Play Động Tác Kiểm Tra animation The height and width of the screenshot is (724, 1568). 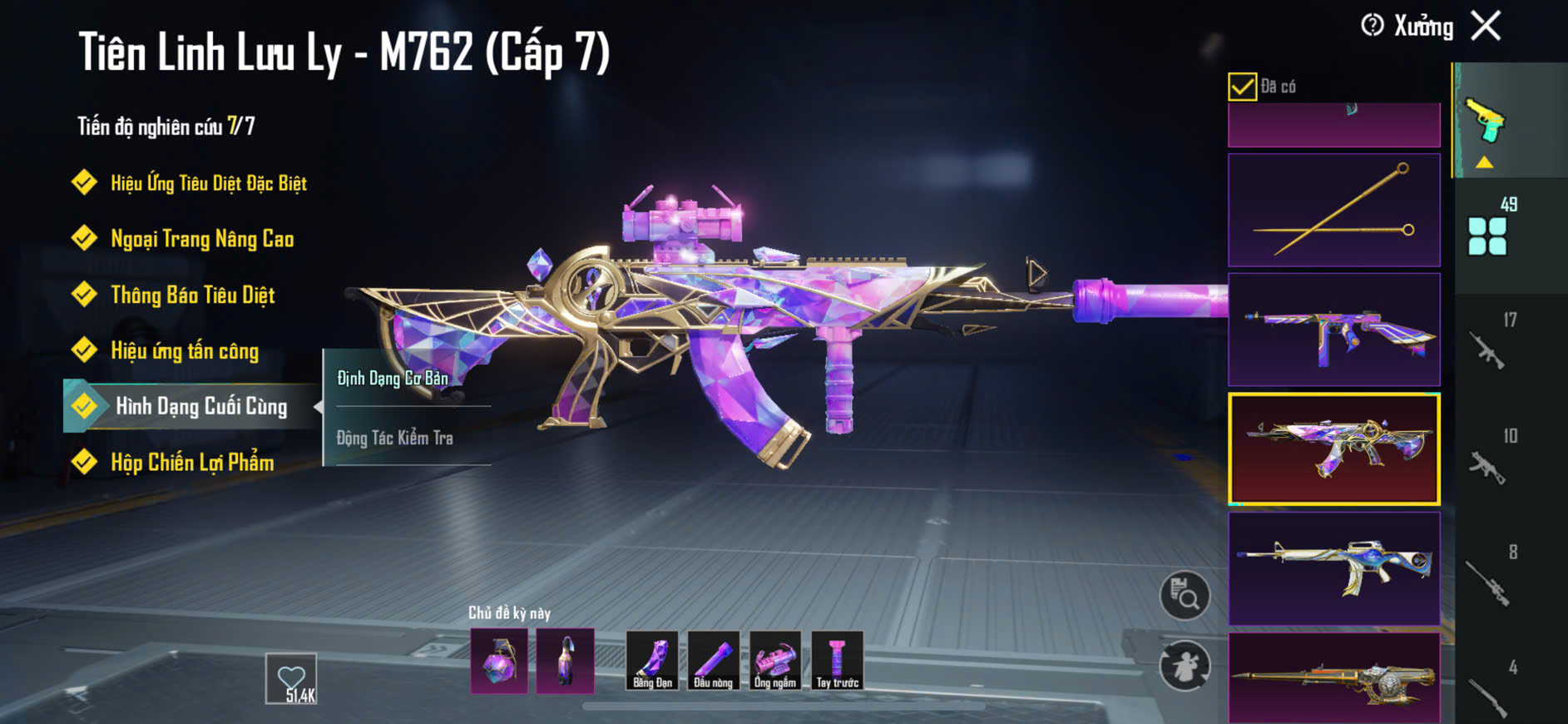(x=395, y=438)
